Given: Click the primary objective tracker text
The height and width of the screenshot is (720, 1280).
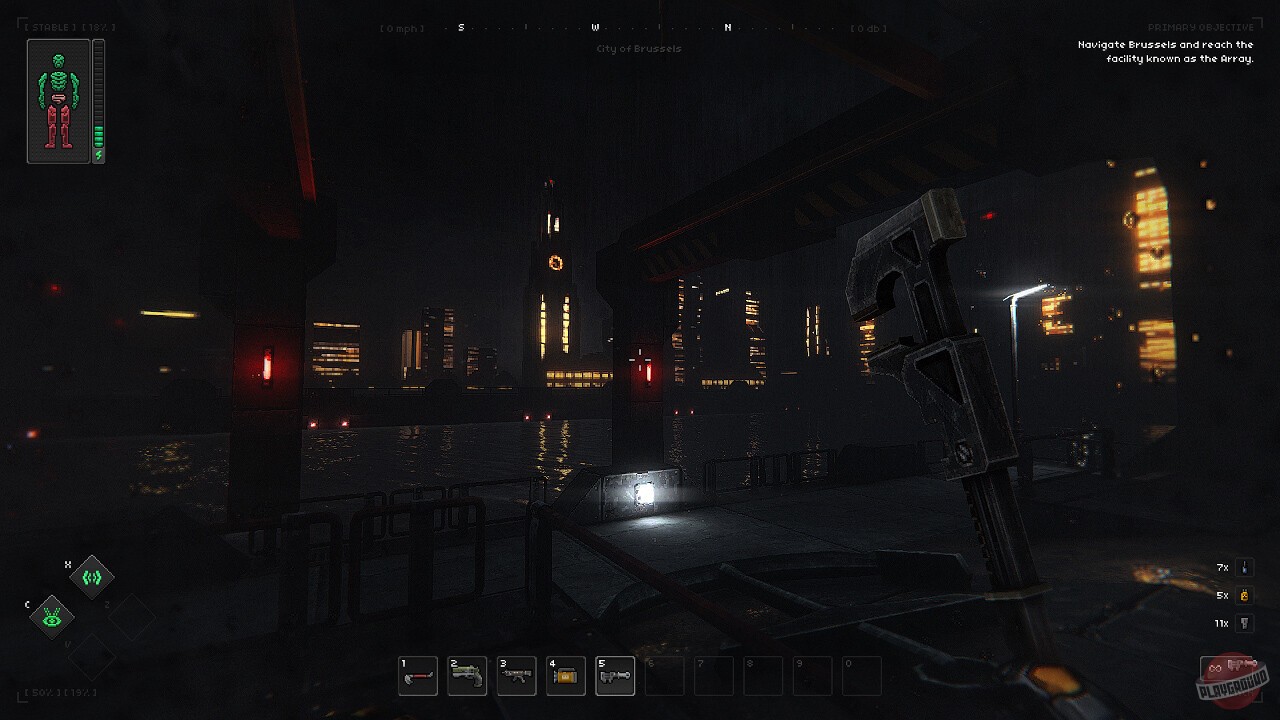Looking at the screenshot, I should pos(1165,51).
